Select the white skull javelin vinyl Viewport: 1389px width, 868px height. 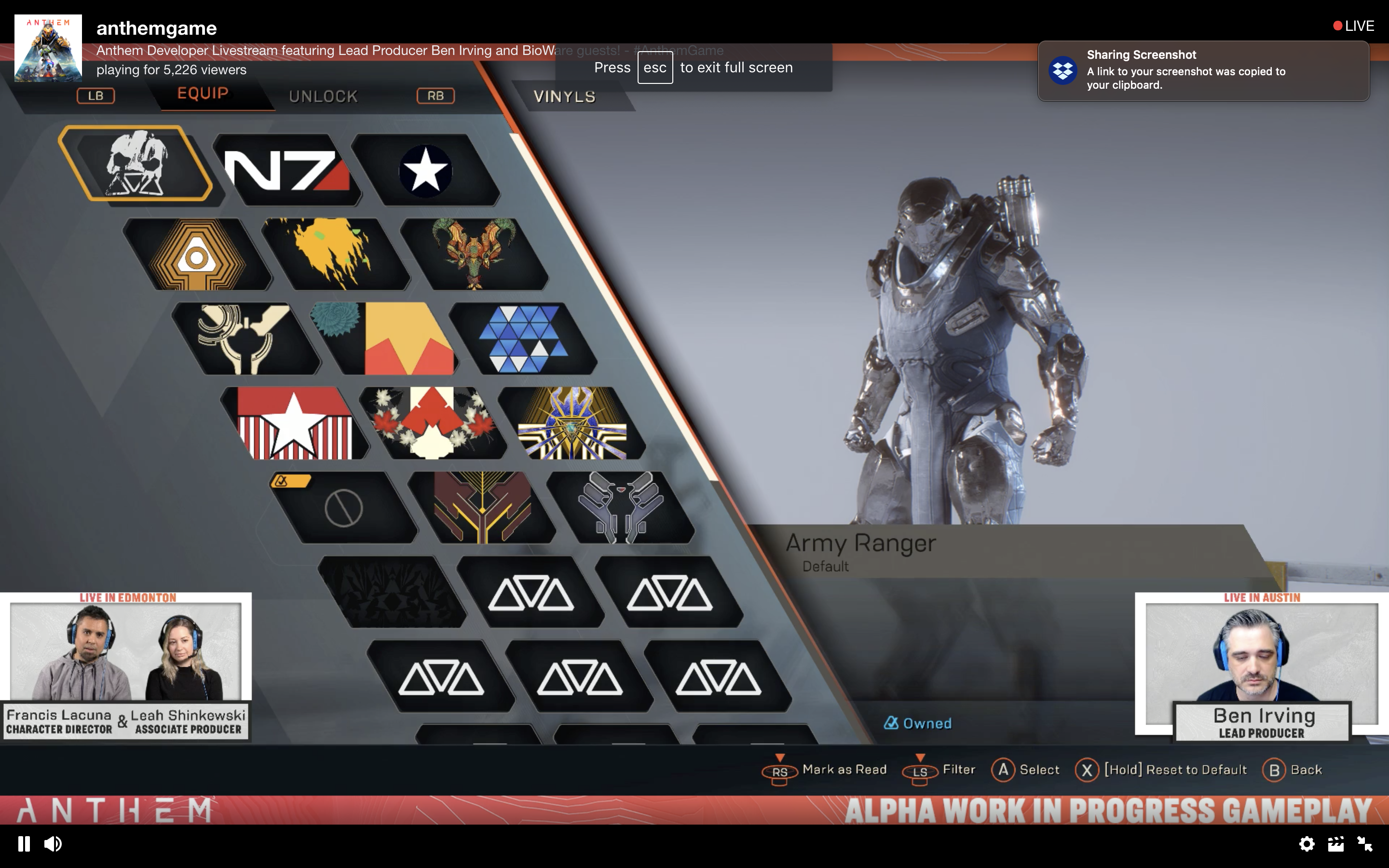[136, 163]
